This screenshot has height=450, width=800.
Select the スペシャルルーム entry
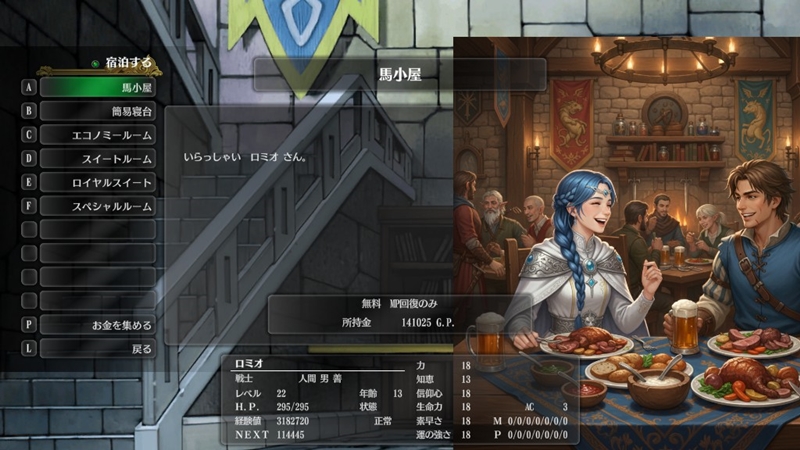97,207
